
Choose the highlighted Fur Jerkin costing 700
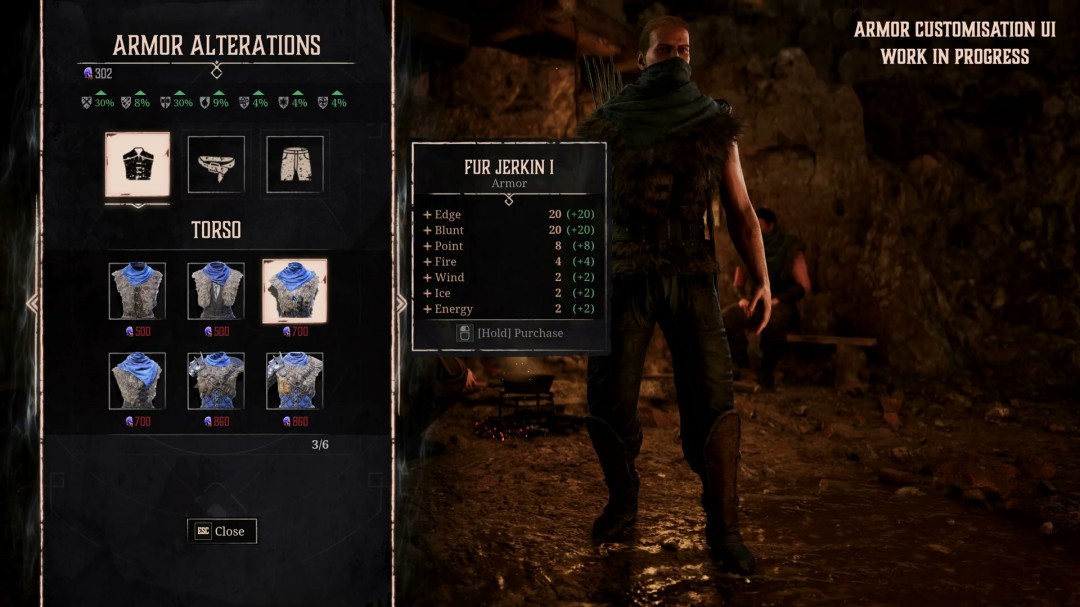pyautogui.click(x=294, y=291)
